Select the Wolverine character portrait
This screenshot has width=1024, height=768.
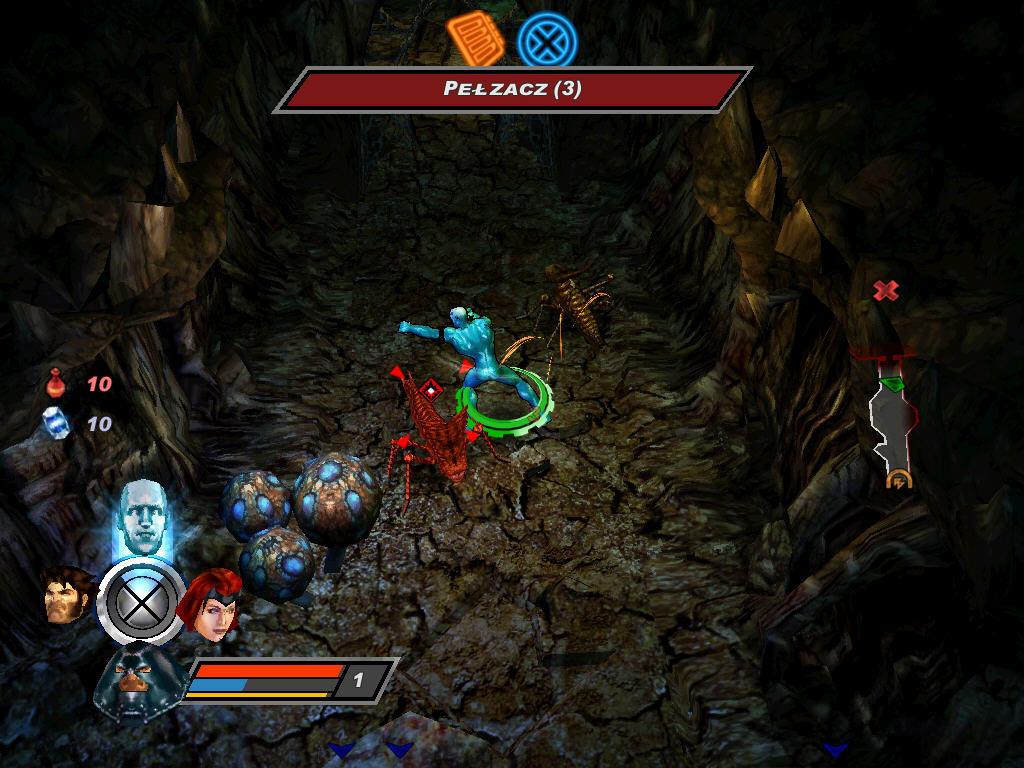click(67, 595)
